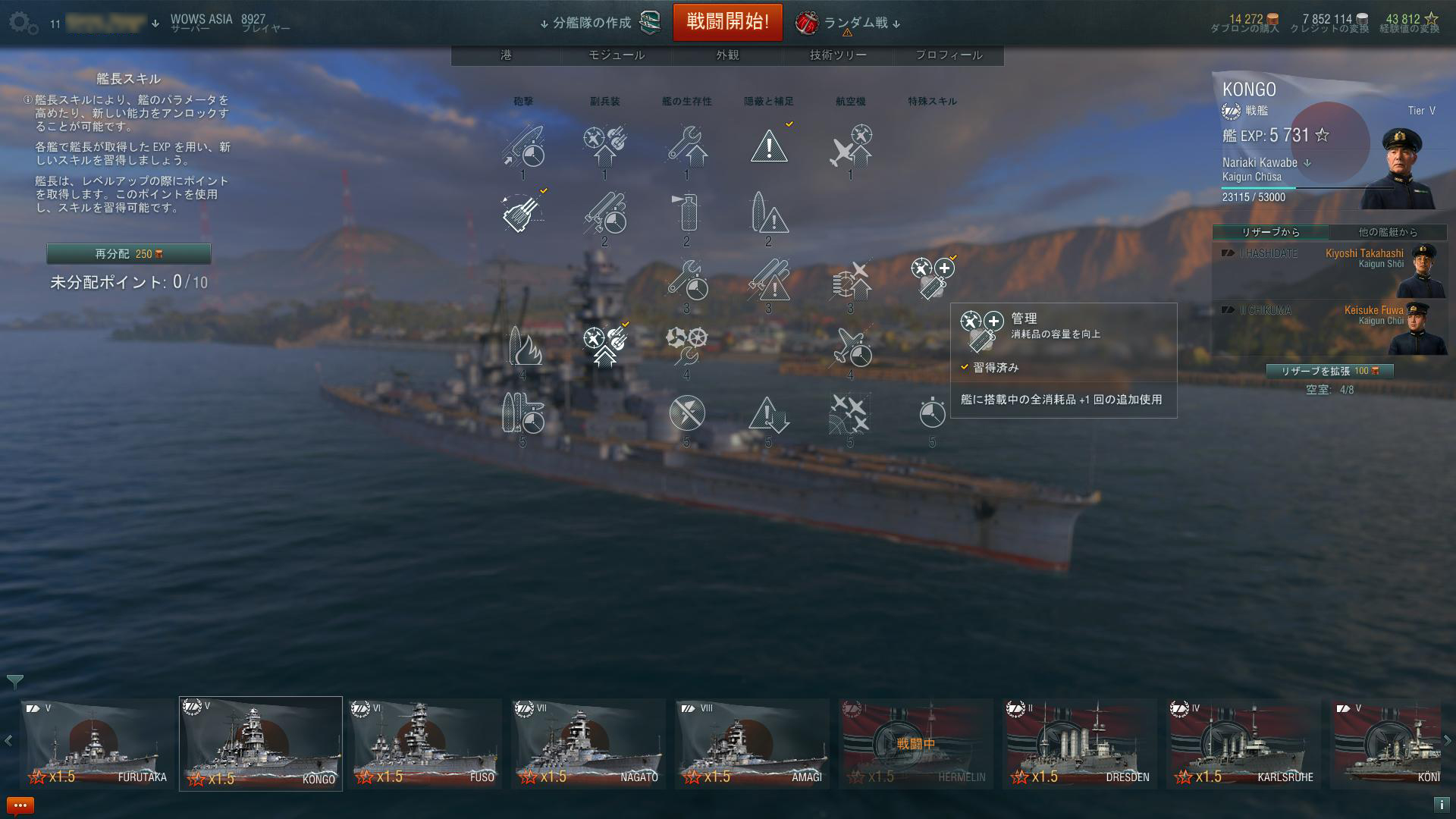Screen dimensions: 1456x819
Task: Open the 外観 tab
Action: coord(727,55)
